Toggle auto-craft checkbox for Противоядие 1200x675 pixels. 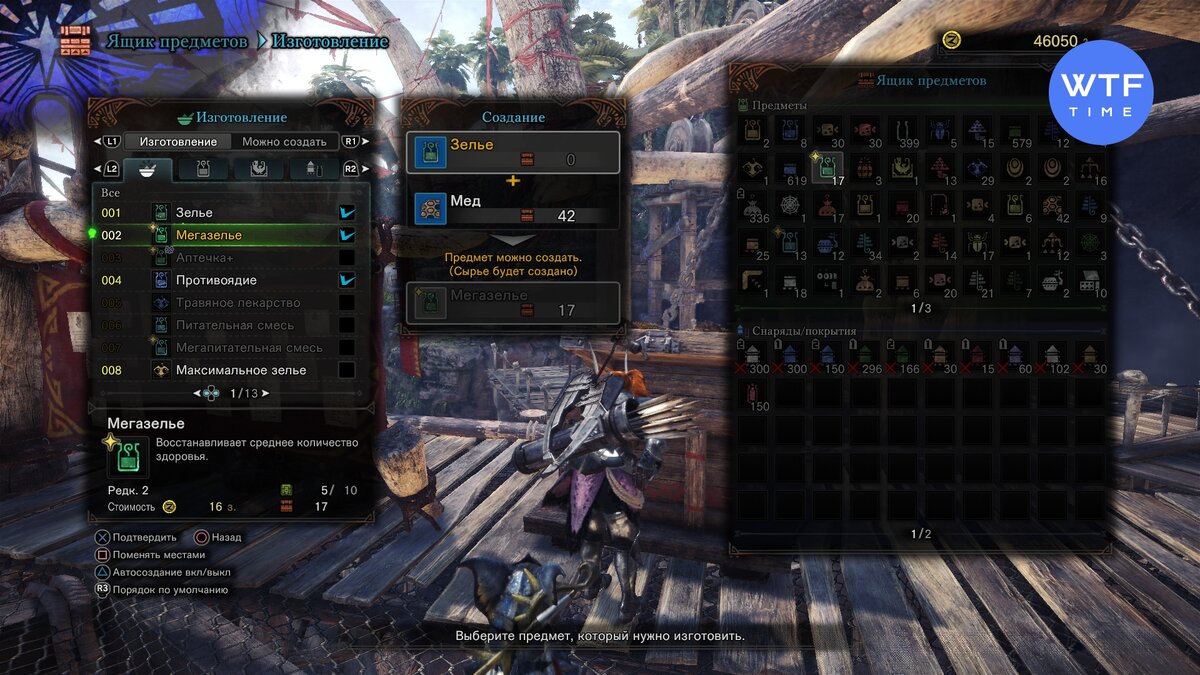[x=347, y=281]
